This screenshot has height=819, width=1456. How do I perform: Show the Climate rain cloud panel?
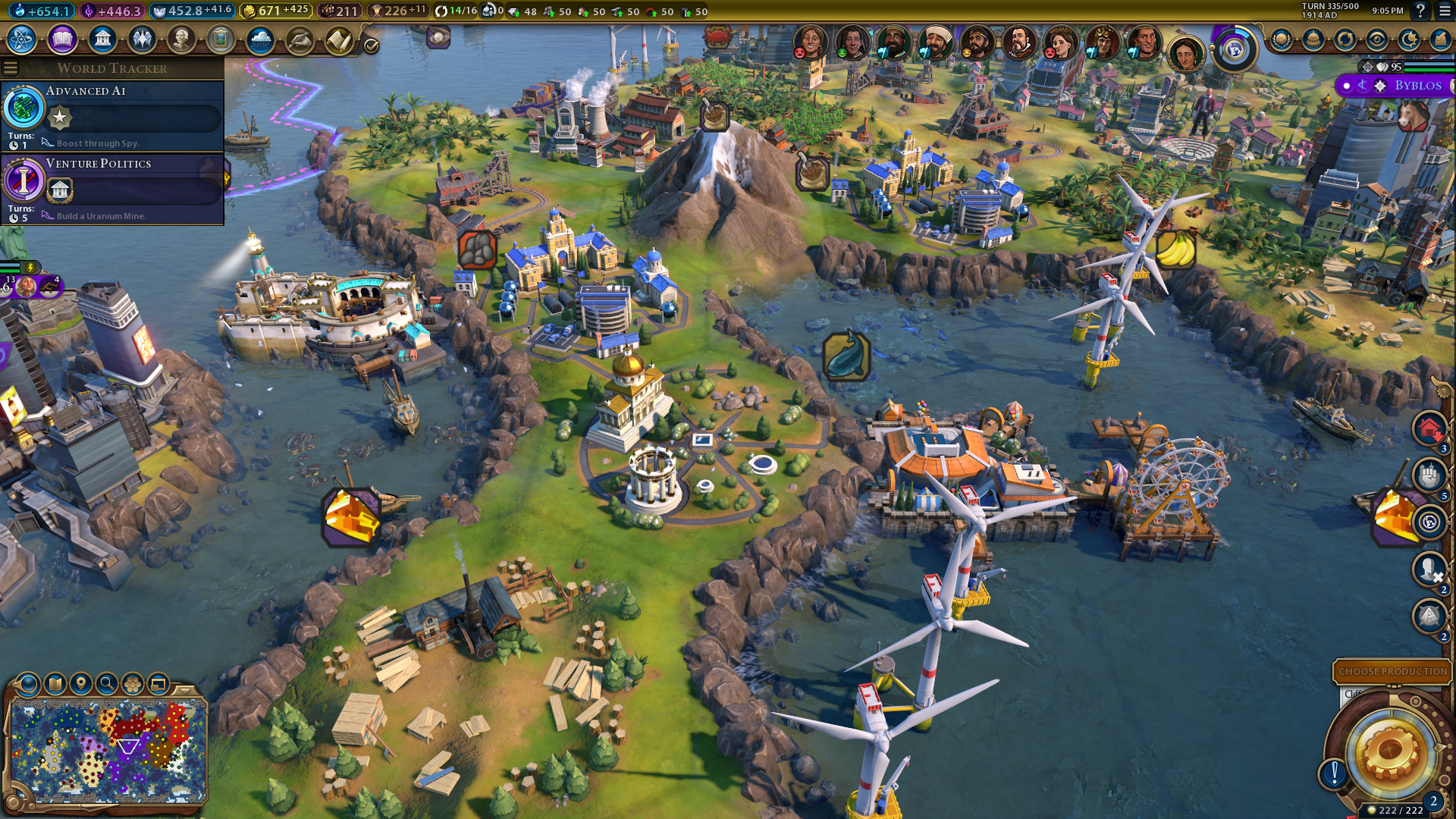[260, 39]
